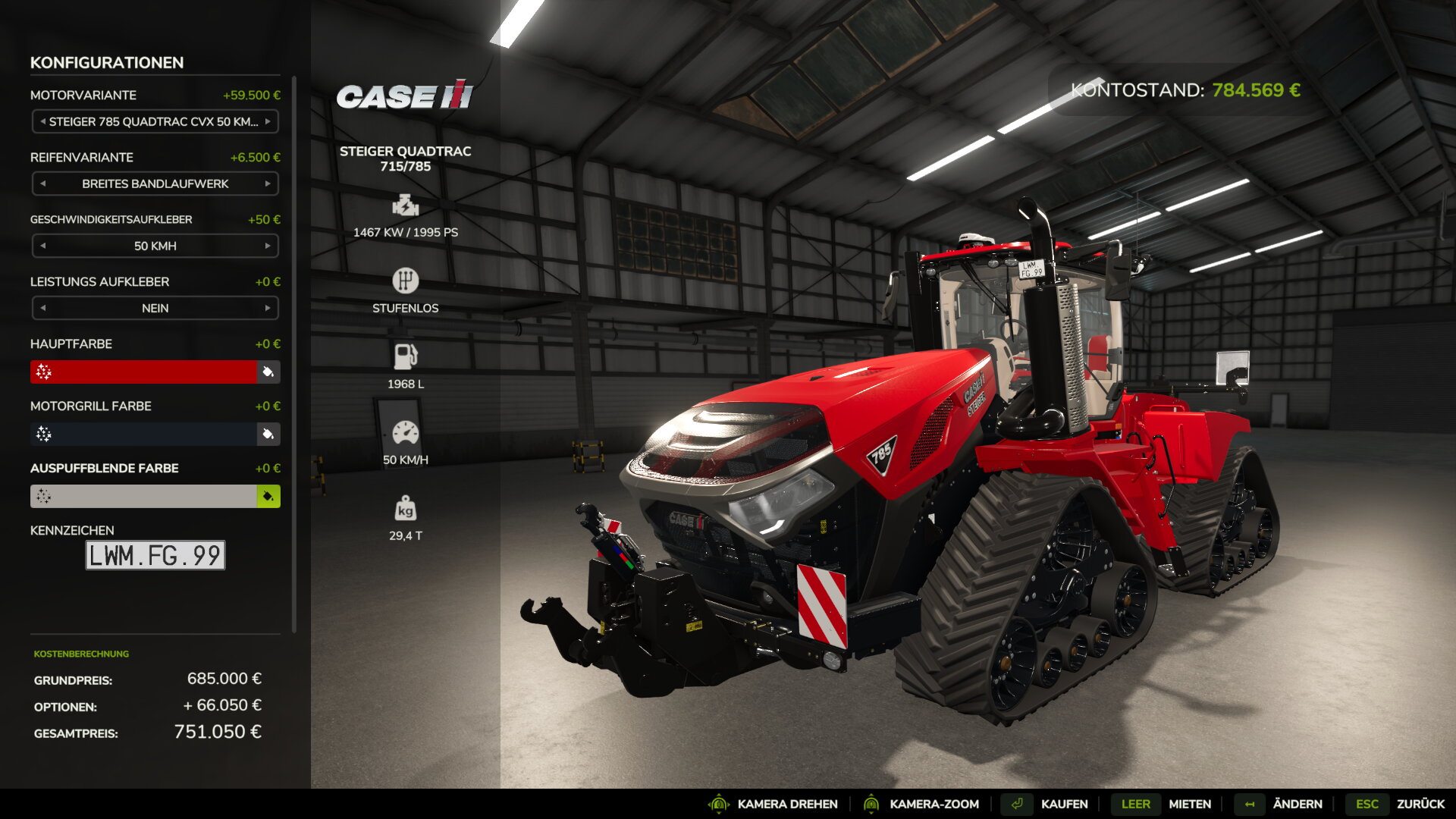
Task: Switch to previous Reifenvariante option
Action: [x=43, y=184]
